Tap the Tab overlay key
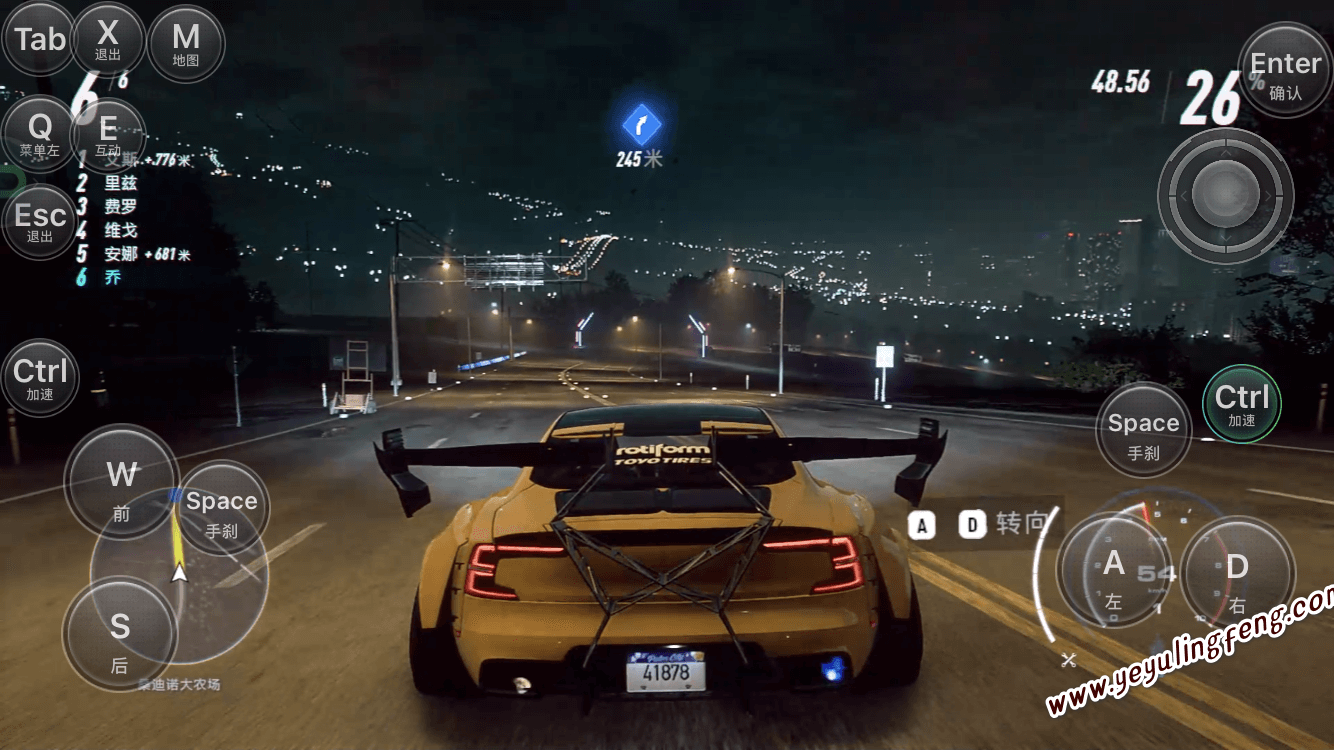The width and height of the screenshot is (1334, 750). click(x=40, y=40)
